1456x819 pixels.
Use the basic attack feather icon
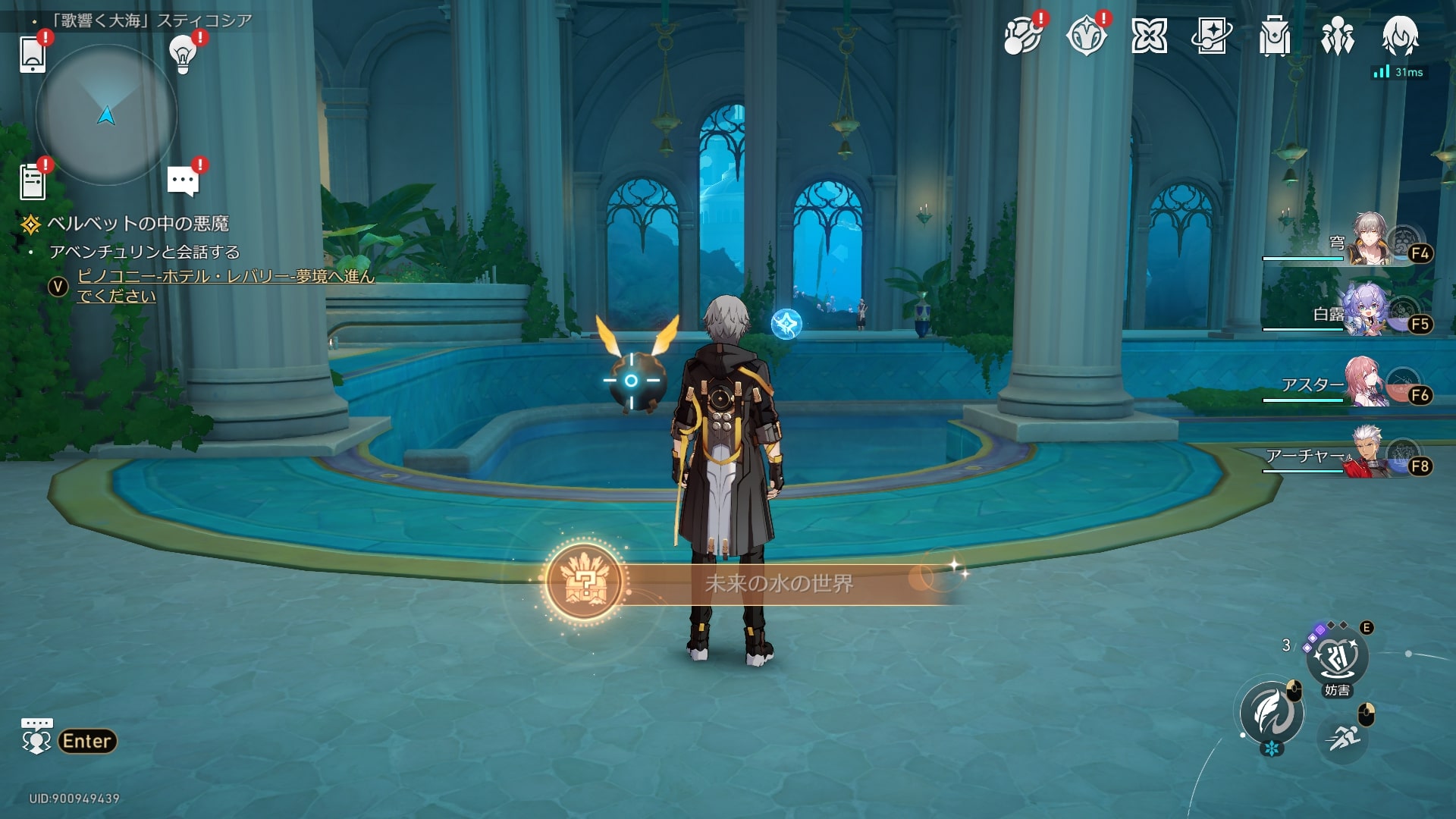point(1272,713)
